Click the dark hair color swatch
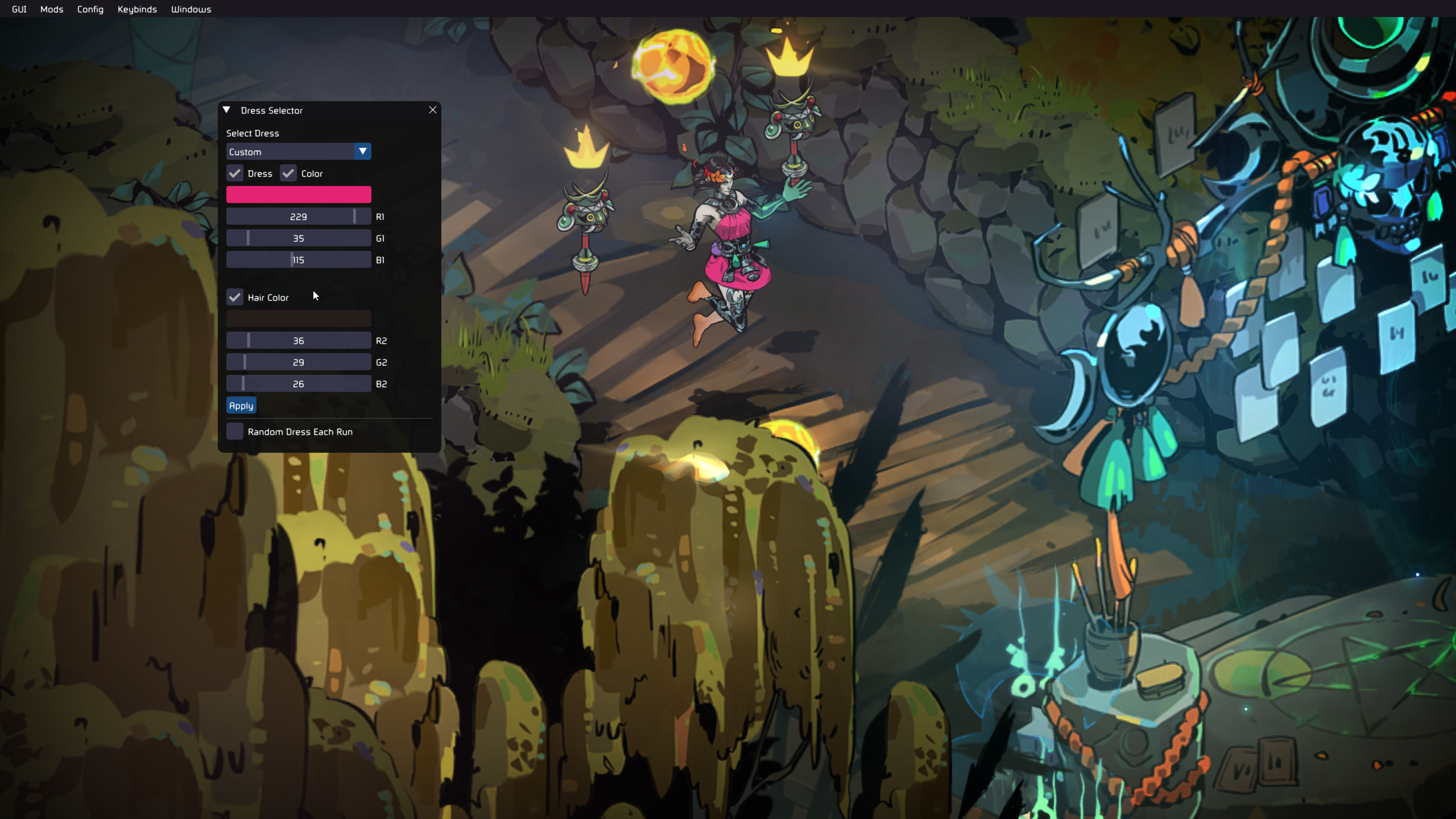This screenshot has width=1456, height=819. coord(299,318)
